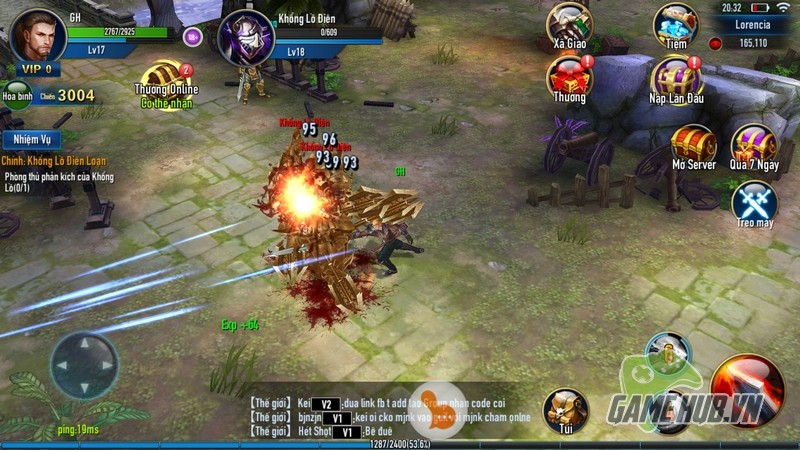Select the Khổng Lồ Điên target portrait
This screenshot has width=800, height=450.
[x=244, y=38]
